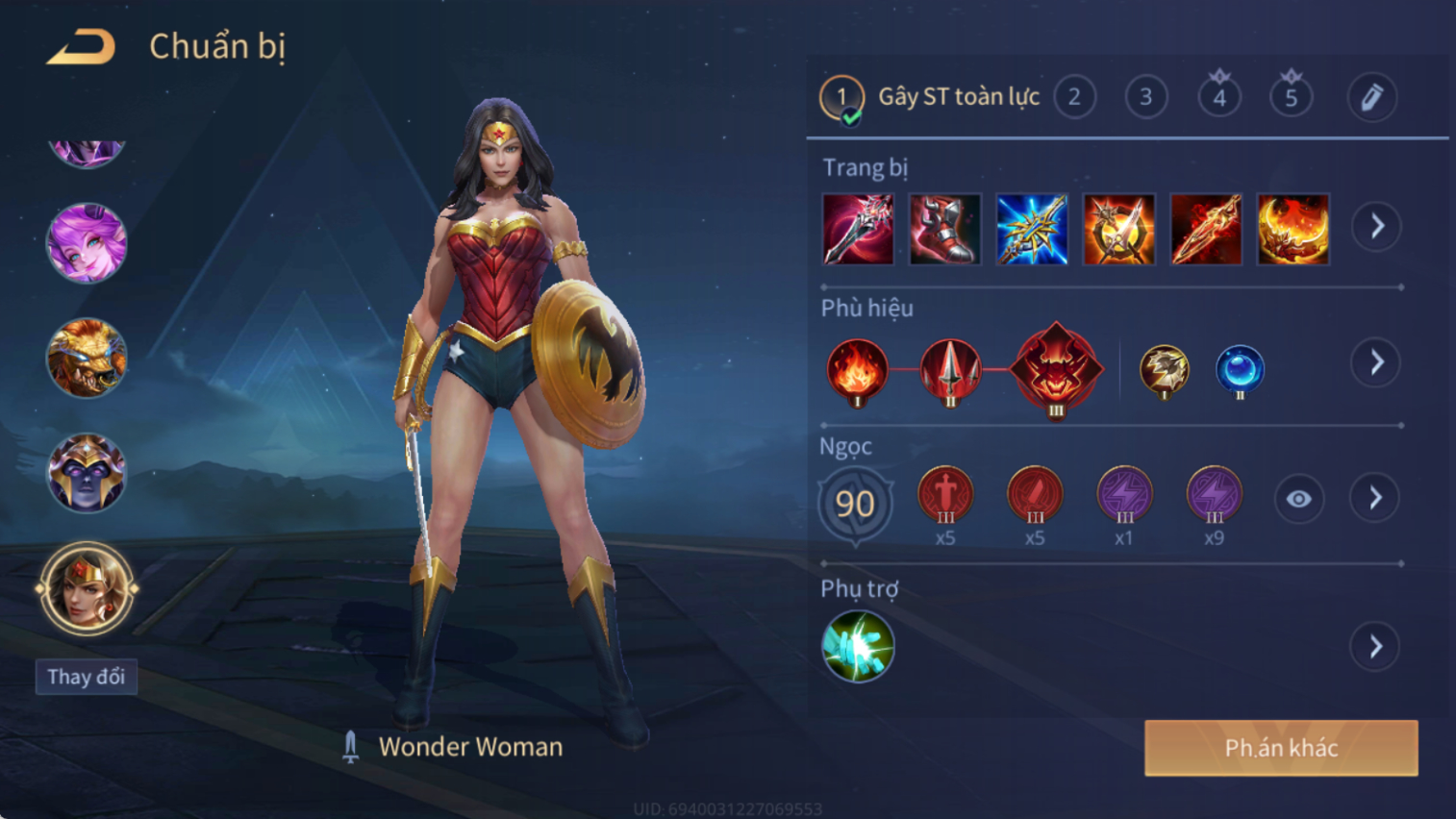
Task: Select the blue orb badge icon
Action: pyautogui.click(x=1240, y=370)
